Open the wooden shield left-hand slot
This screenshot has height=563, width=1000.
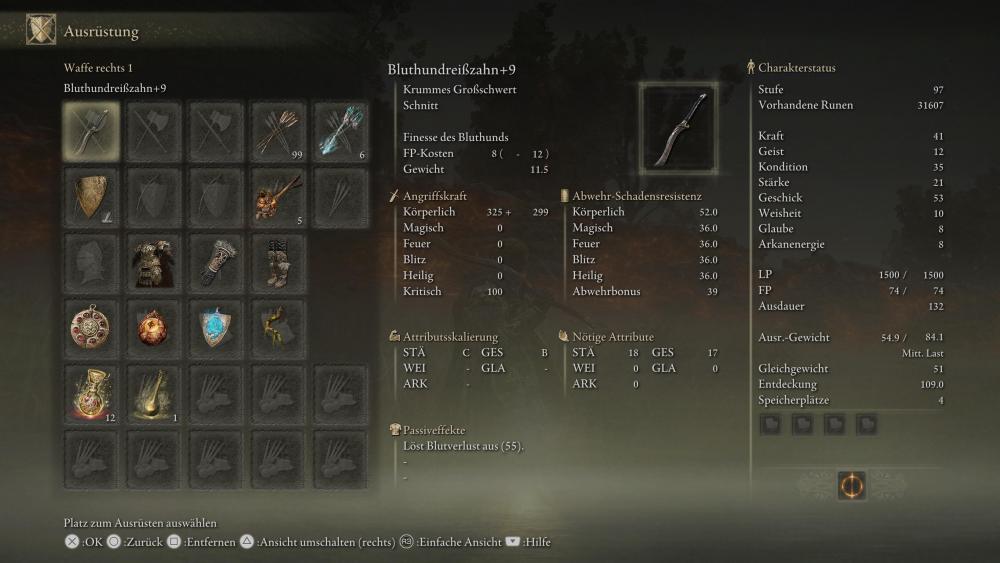pos(91,194)
